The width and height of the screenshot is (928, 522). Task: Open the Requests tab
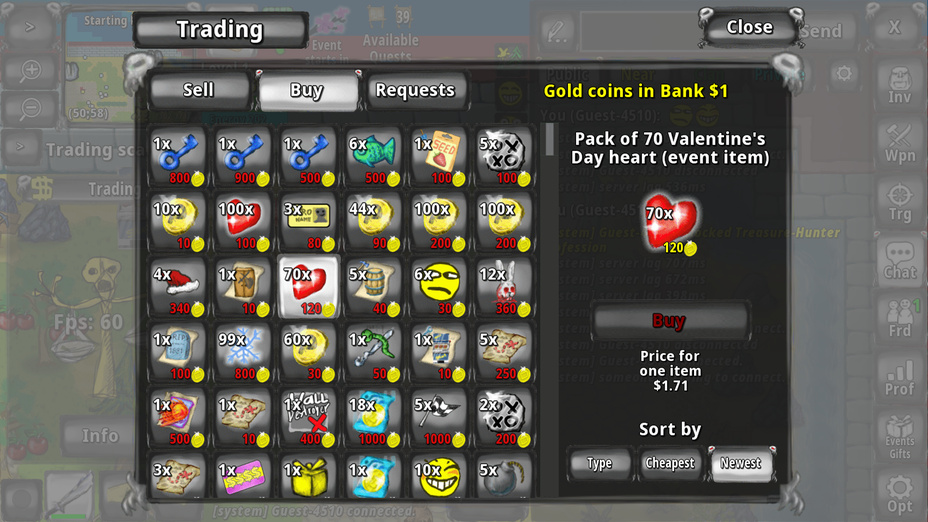coord(415,90)
